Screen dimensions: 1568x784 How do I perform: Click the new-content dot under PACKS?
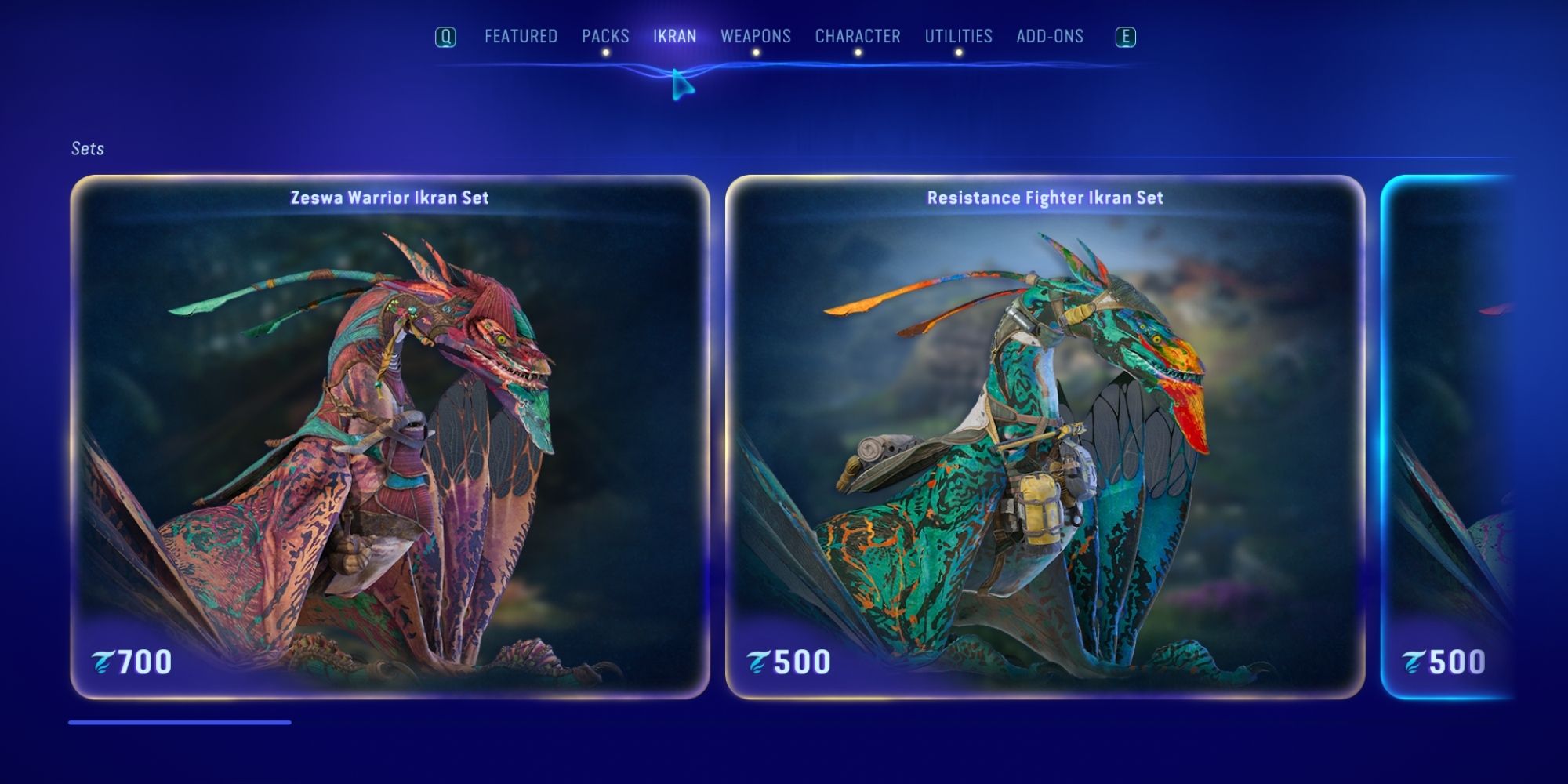(604, 51)
